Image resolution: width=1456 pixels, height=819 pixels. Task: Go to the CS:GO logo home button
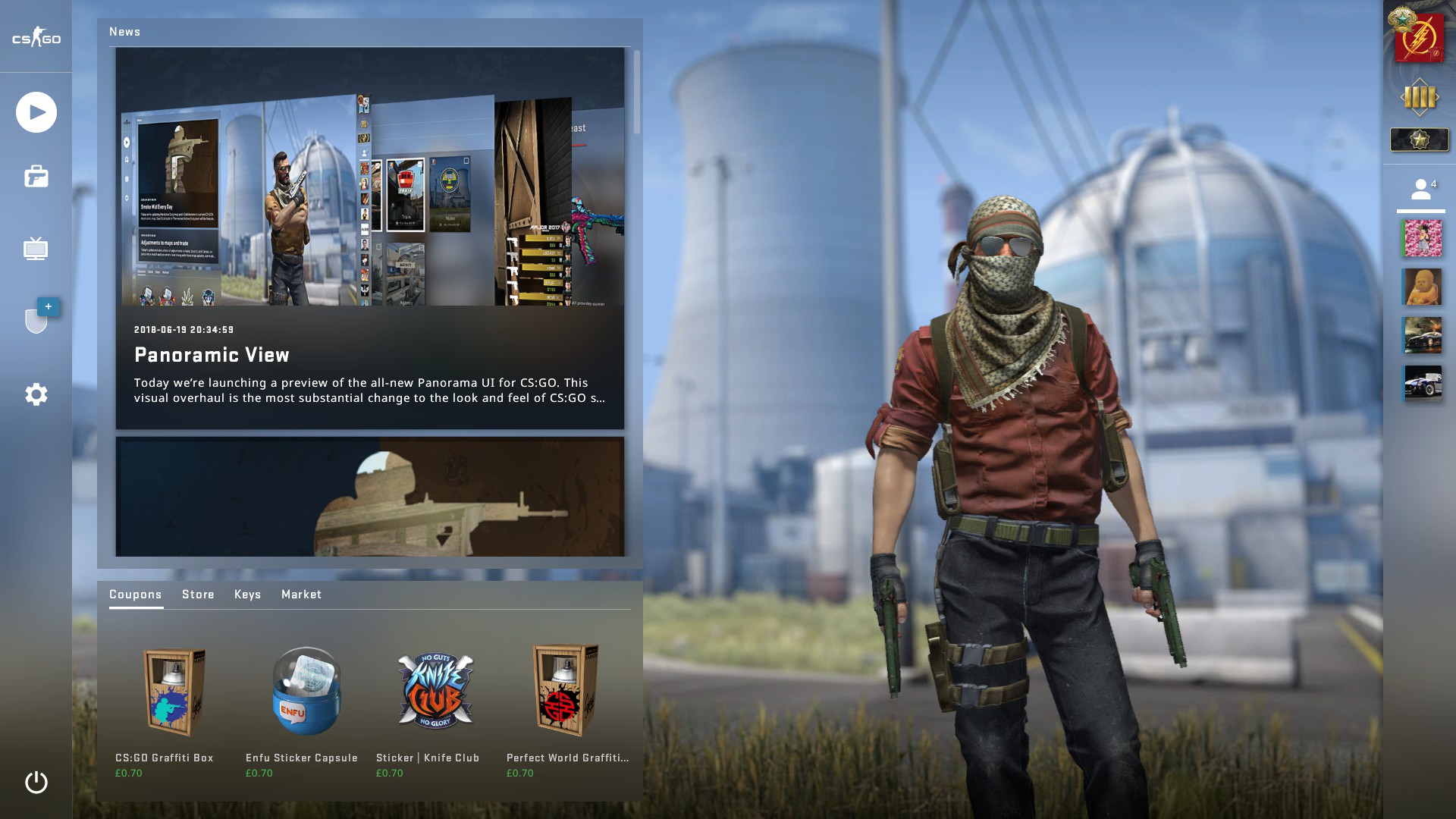pyautogui.click(x=36, y=38)
